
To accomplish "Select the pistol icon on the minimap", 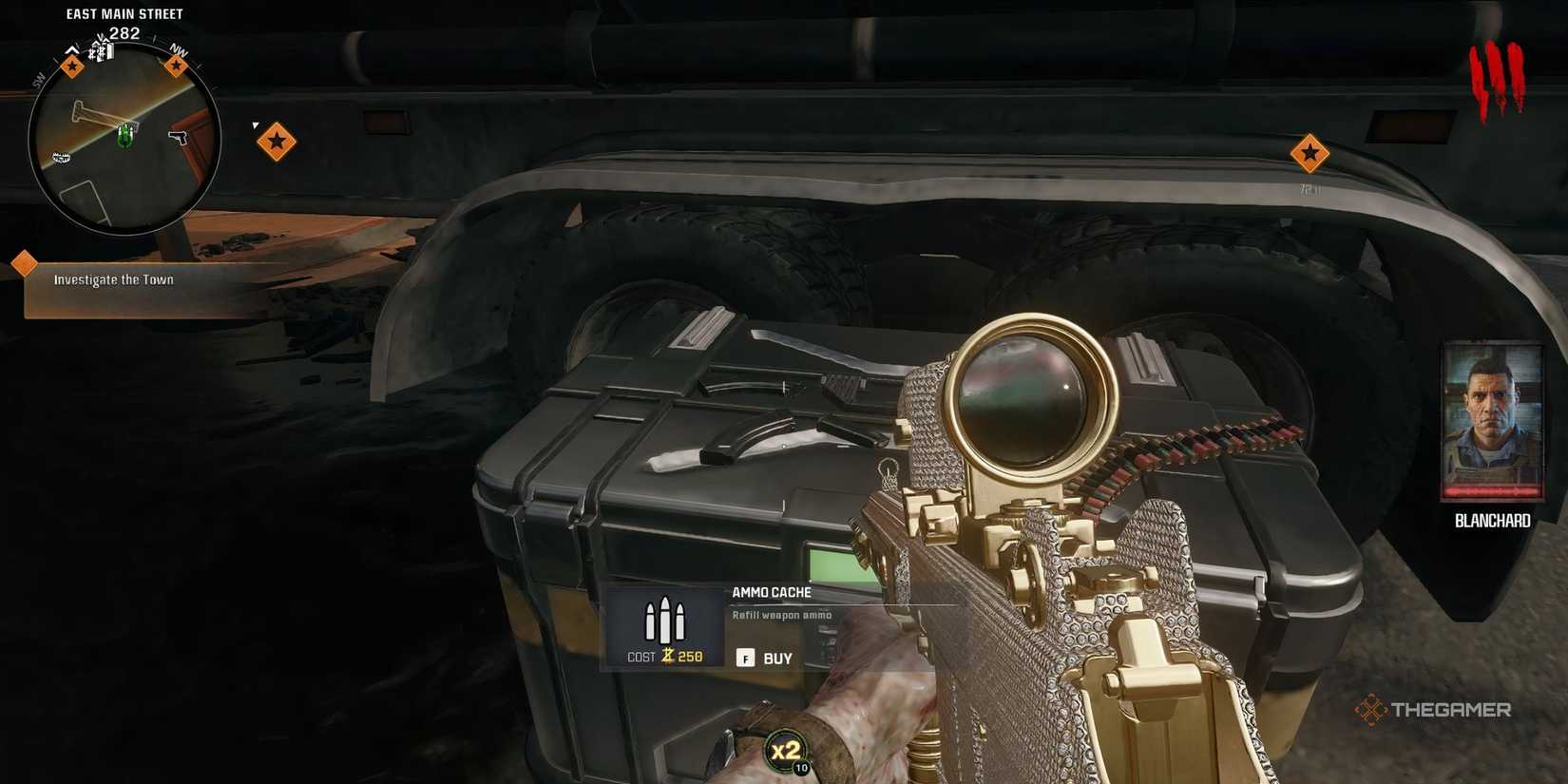I will tap(178, 136).
